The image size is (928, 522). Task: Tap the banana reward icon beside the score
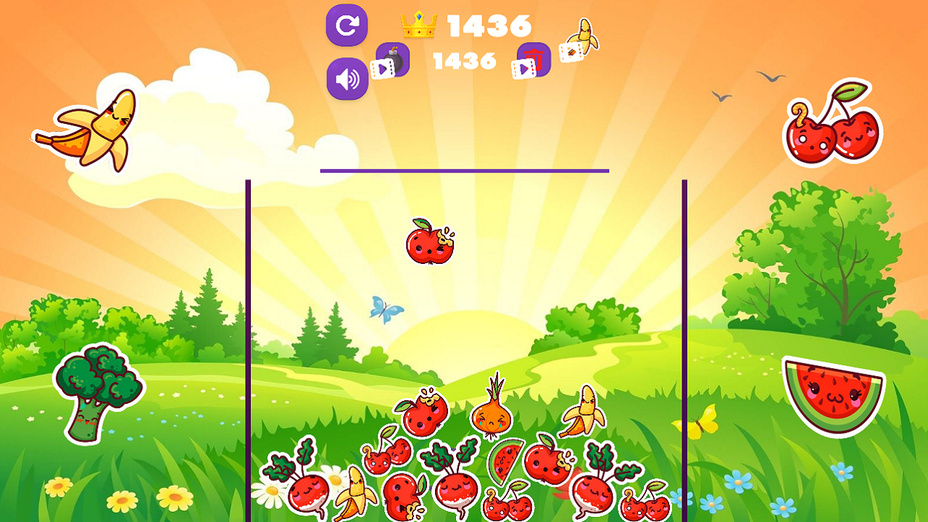pos(579,41)
